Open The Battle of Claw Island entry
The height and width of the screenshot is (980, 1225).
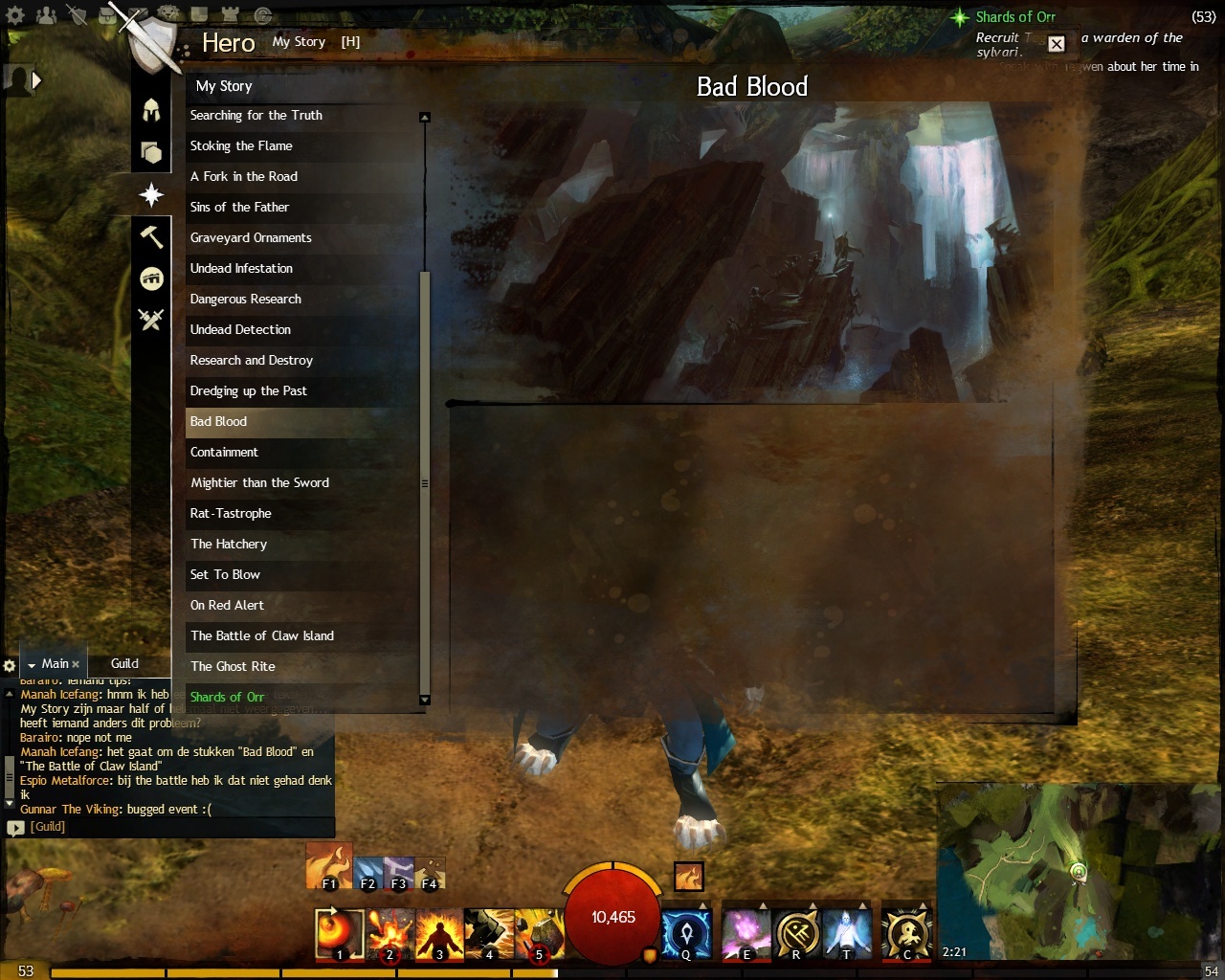tap(262, 636)
